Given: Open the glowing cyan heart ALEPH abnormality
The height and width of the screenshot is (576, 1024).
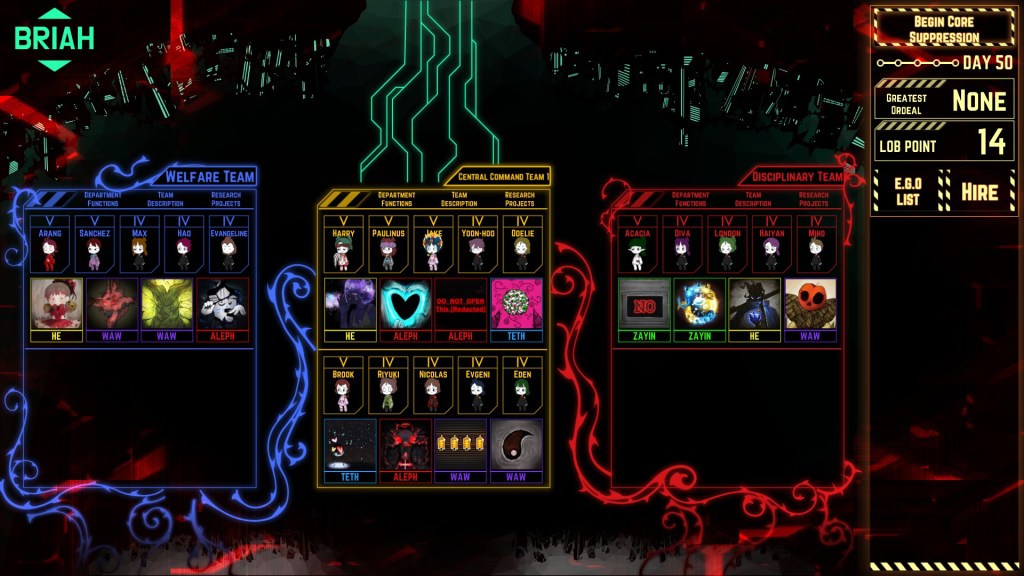Looking at the screenshot, I should point(405,304).
